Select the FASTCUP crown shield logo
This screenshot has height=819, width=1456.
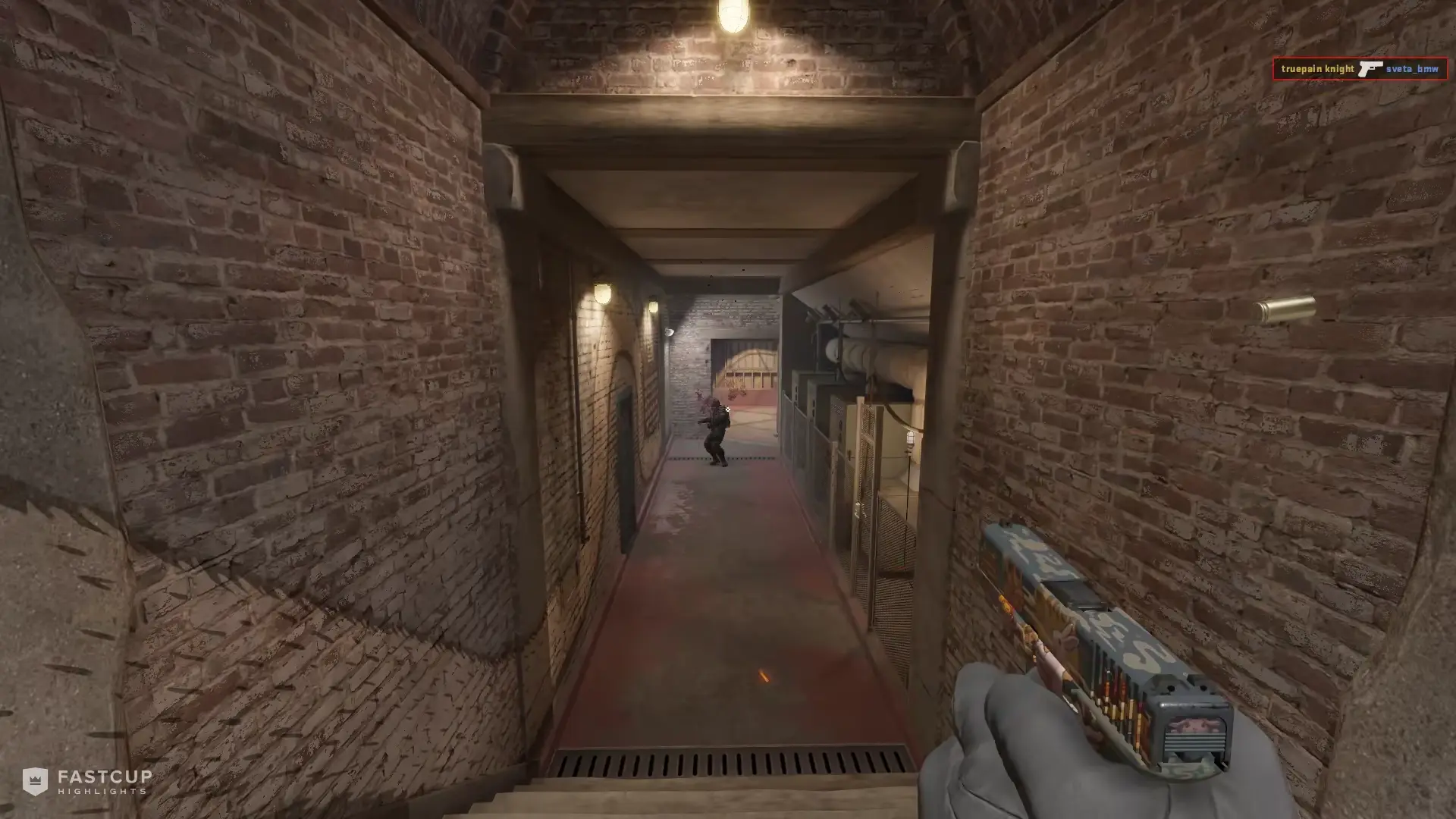[x=35, y=780]
